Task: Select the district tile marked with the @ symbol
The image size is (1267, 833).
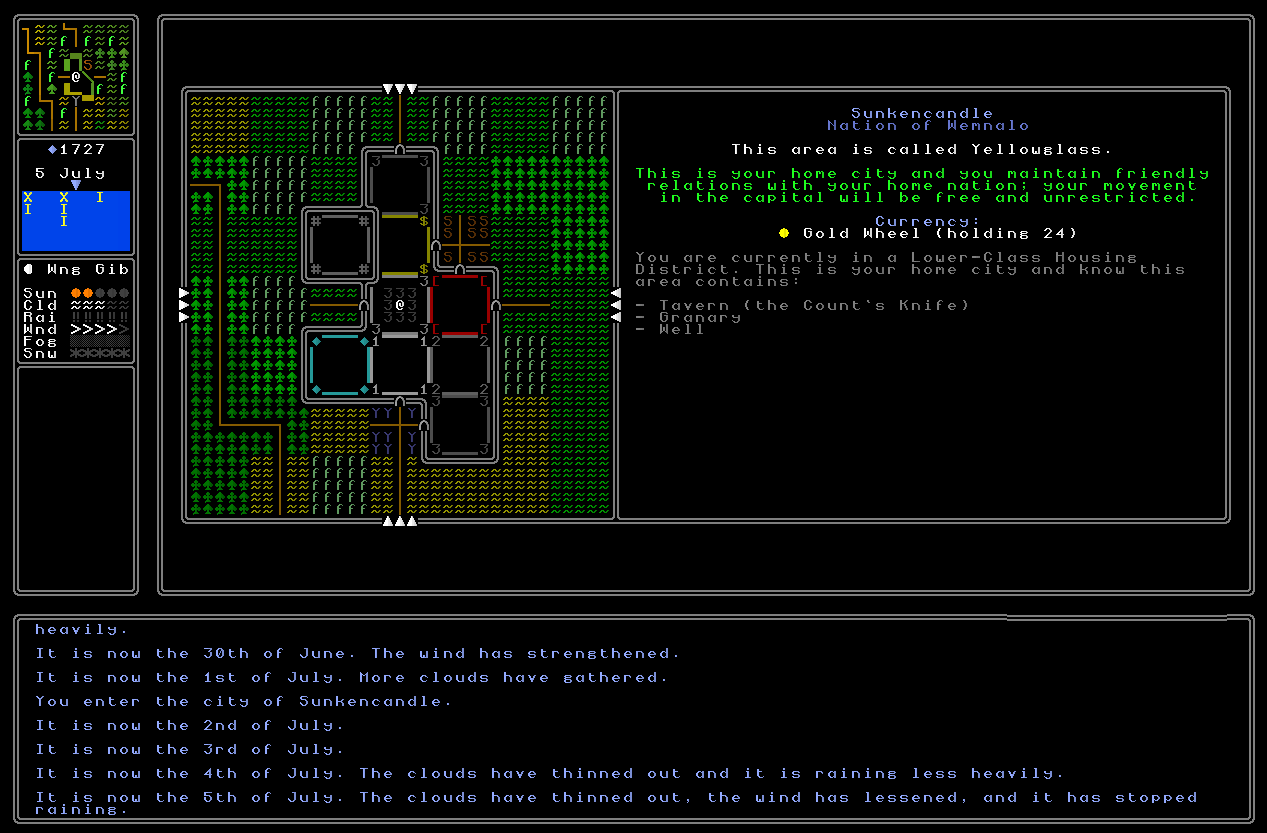Action: (399, 305)
